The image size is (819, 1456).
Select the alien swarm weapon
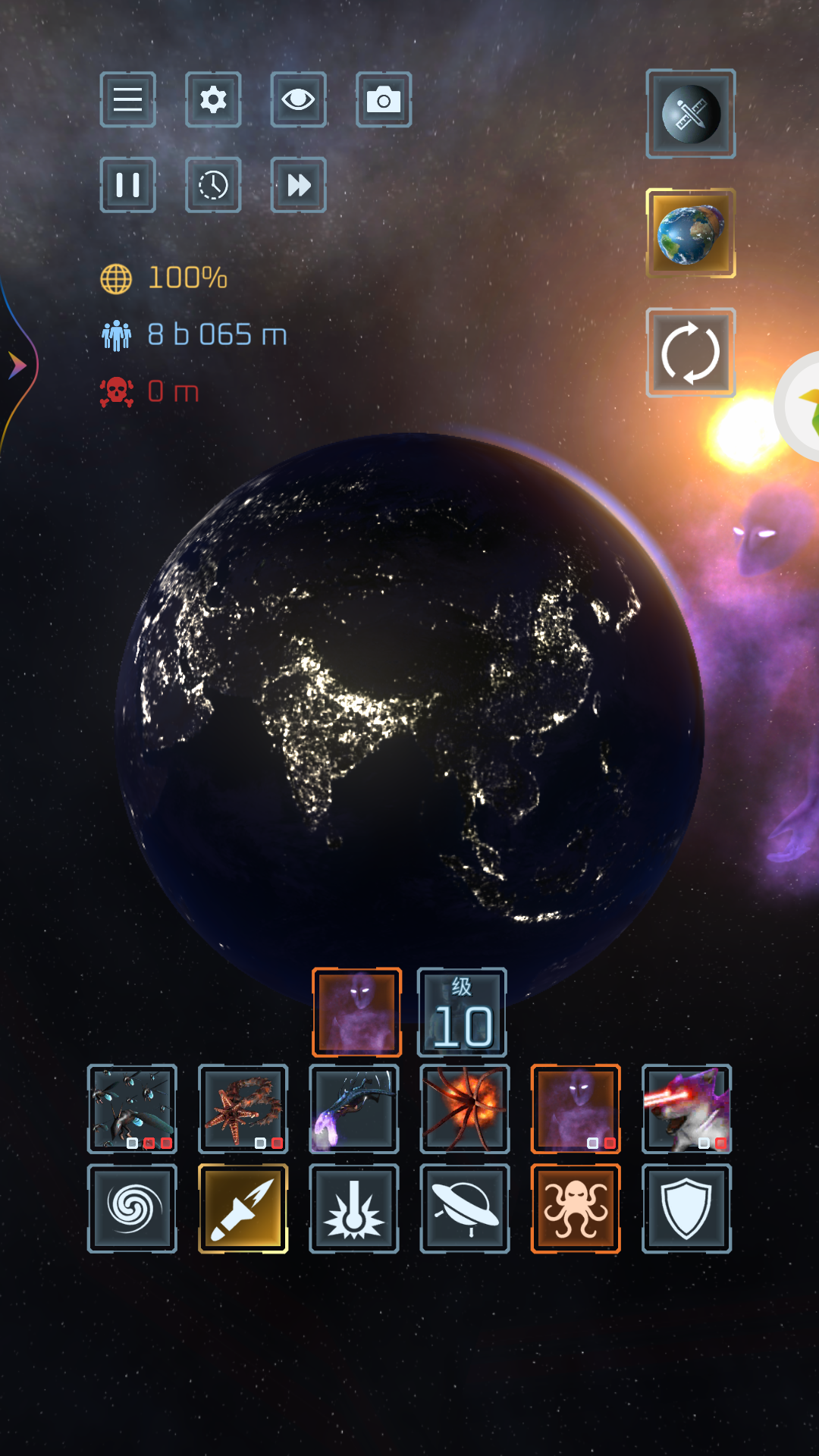click(x=132, y=1109)
